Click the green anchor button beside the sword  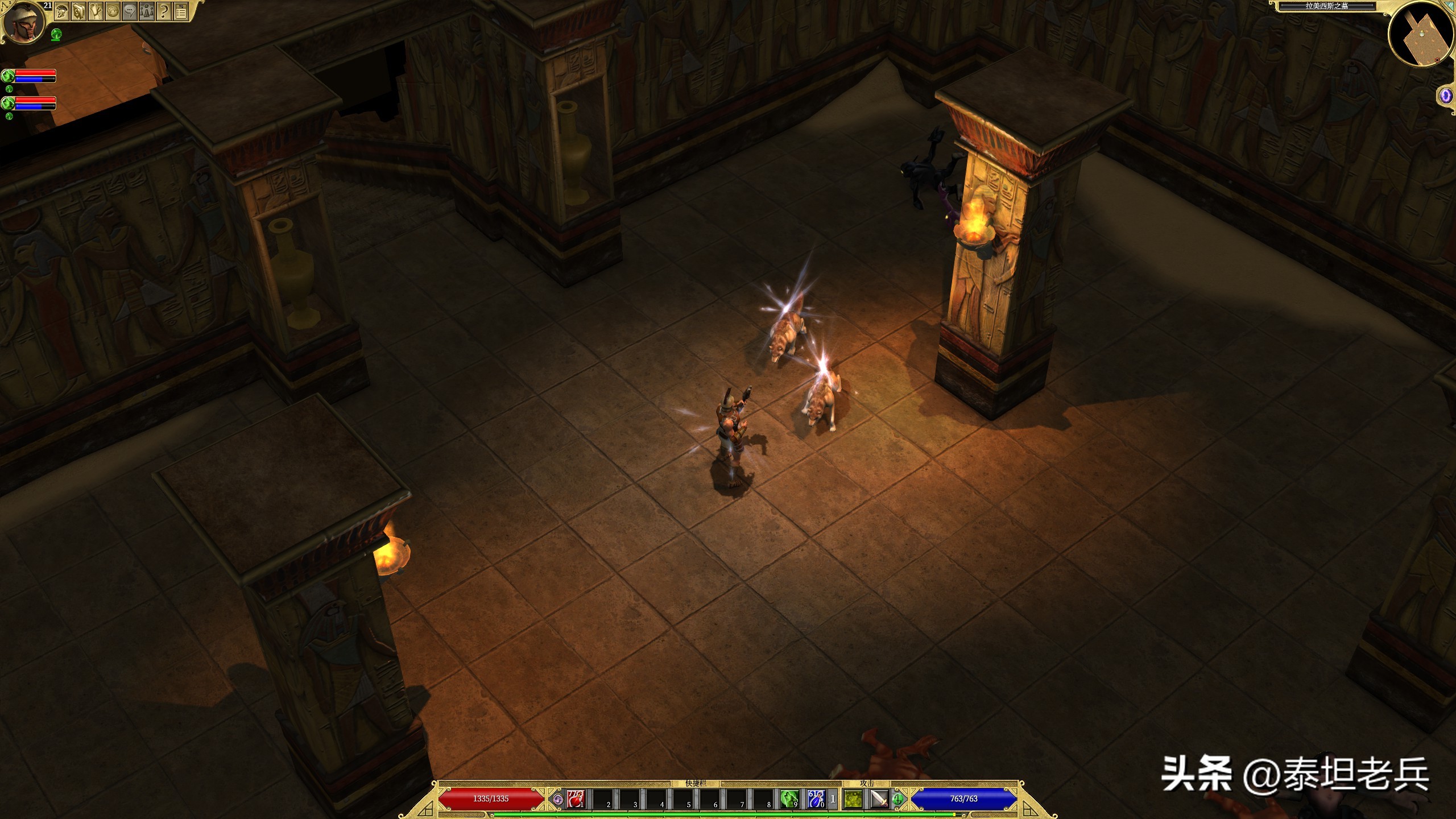click(x=897, y=799)
